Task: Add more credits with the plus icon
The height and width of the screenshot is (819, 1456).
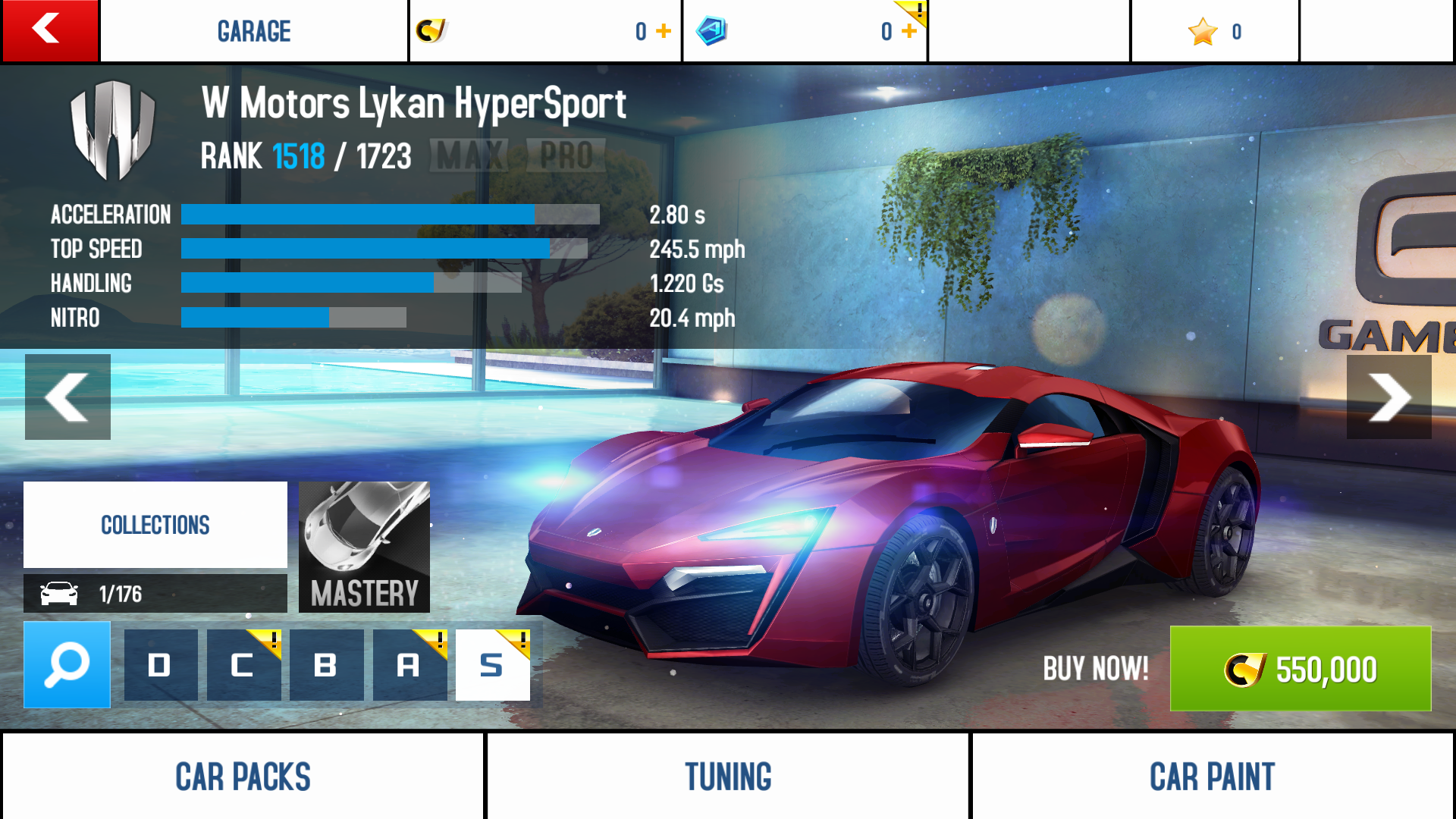Action: coord(664,31)
